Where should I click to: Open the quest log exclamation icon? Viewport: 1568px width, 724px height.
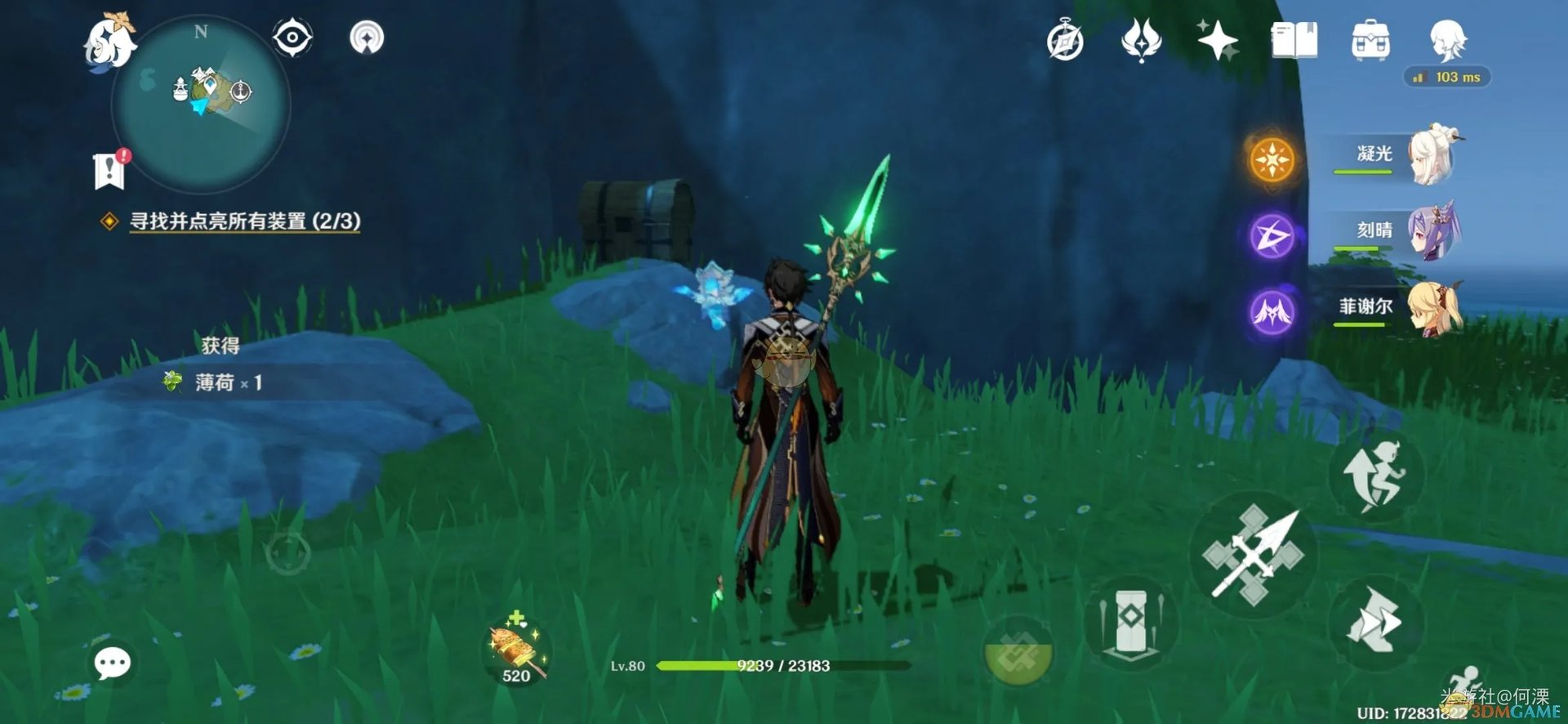(x=110, y=170)
